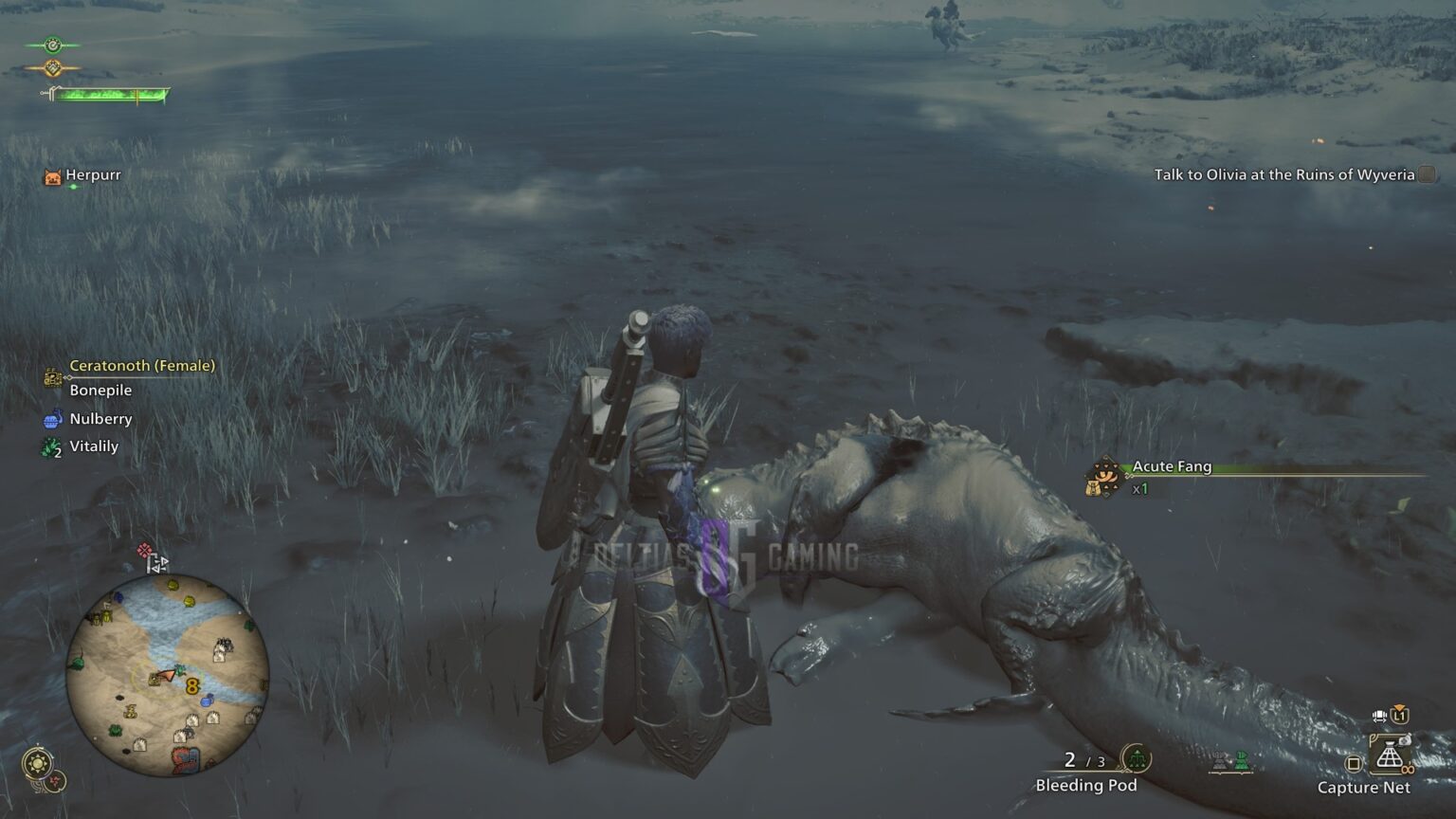The width and height of the screenshot is (1456, 819).
Task: Click the L1 button prompt above Capture Net
Action: (x=1400, y=716)
